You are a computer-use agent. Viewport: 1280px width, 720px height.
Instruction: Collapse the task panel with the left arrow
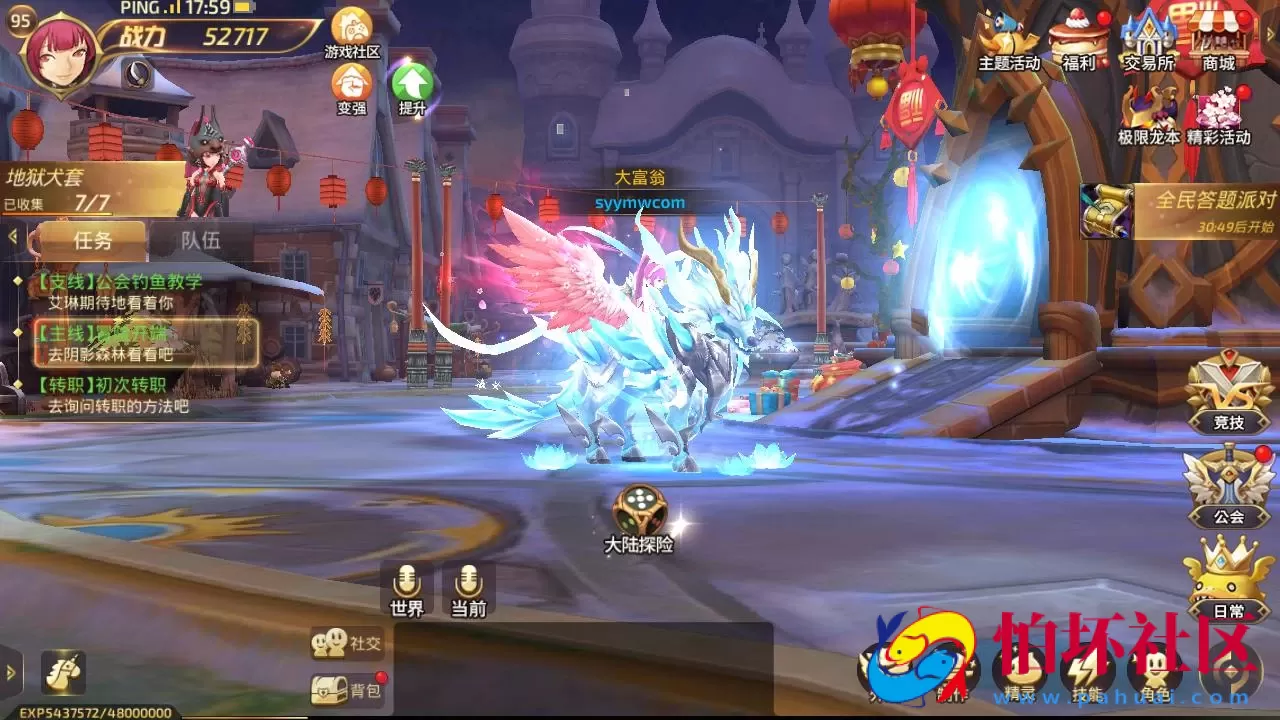(x=13, y=238)
